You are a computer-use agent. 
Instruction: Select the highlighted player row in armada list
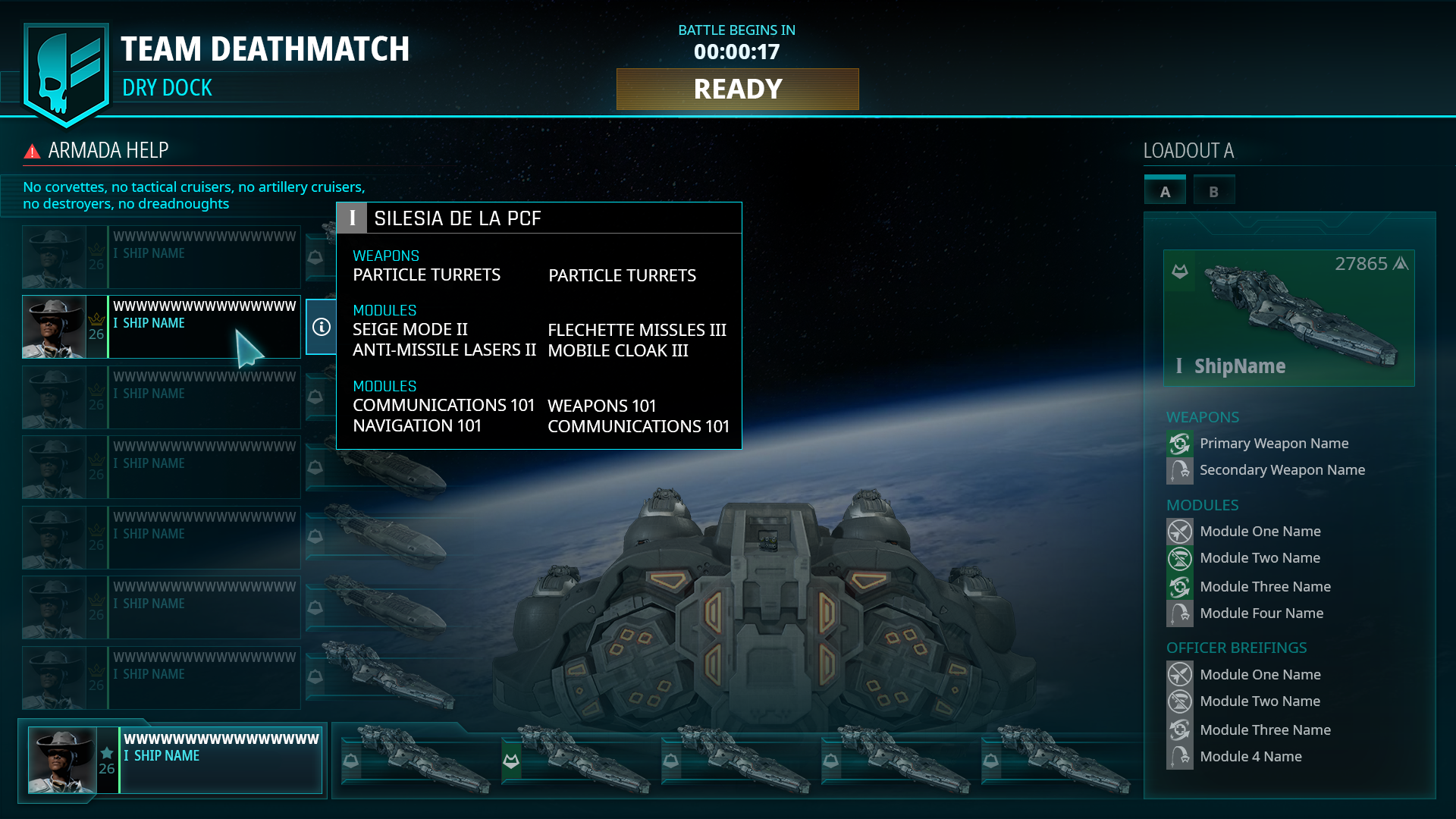click(x=162, y=327)
